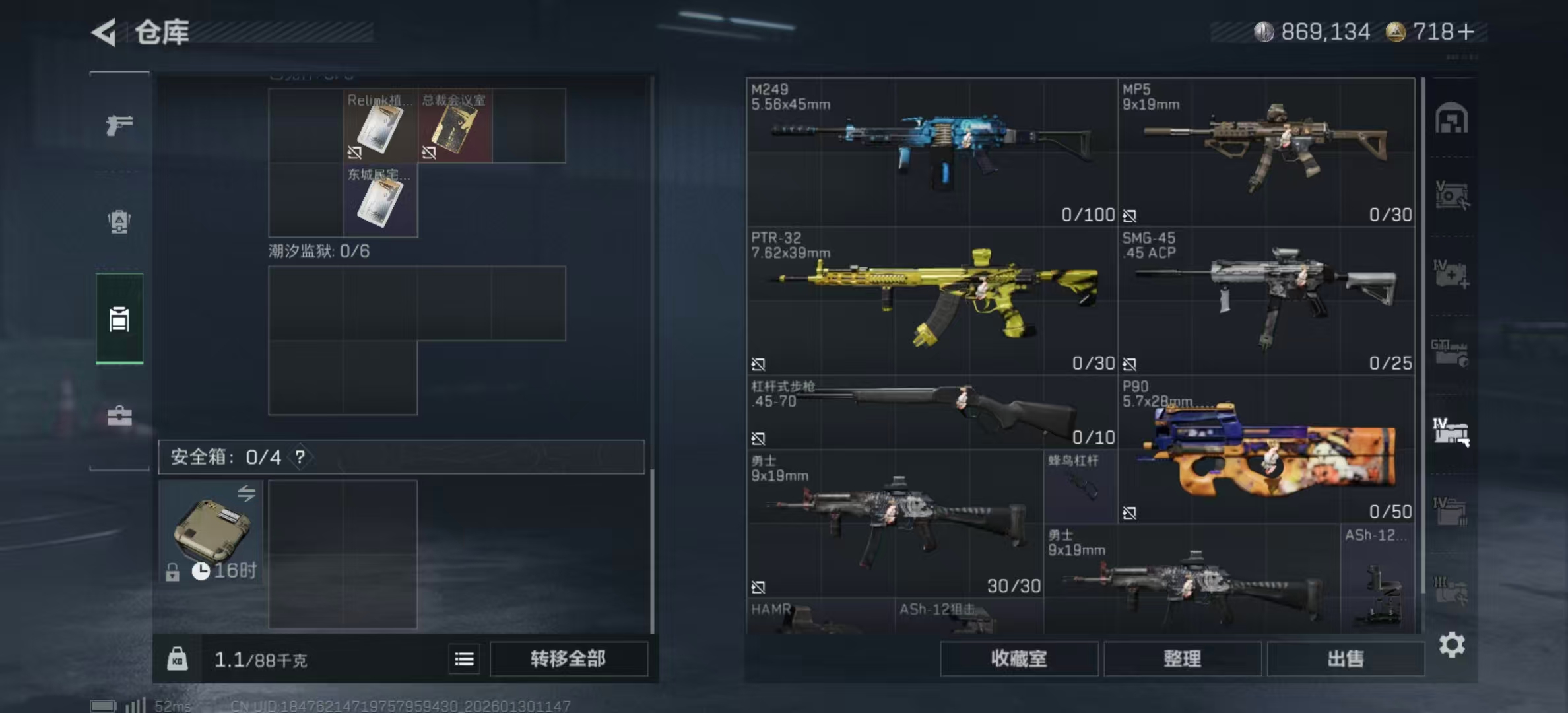Switch to the briefcase loadout category
The image size is (1568, 713).
(119, 416)
